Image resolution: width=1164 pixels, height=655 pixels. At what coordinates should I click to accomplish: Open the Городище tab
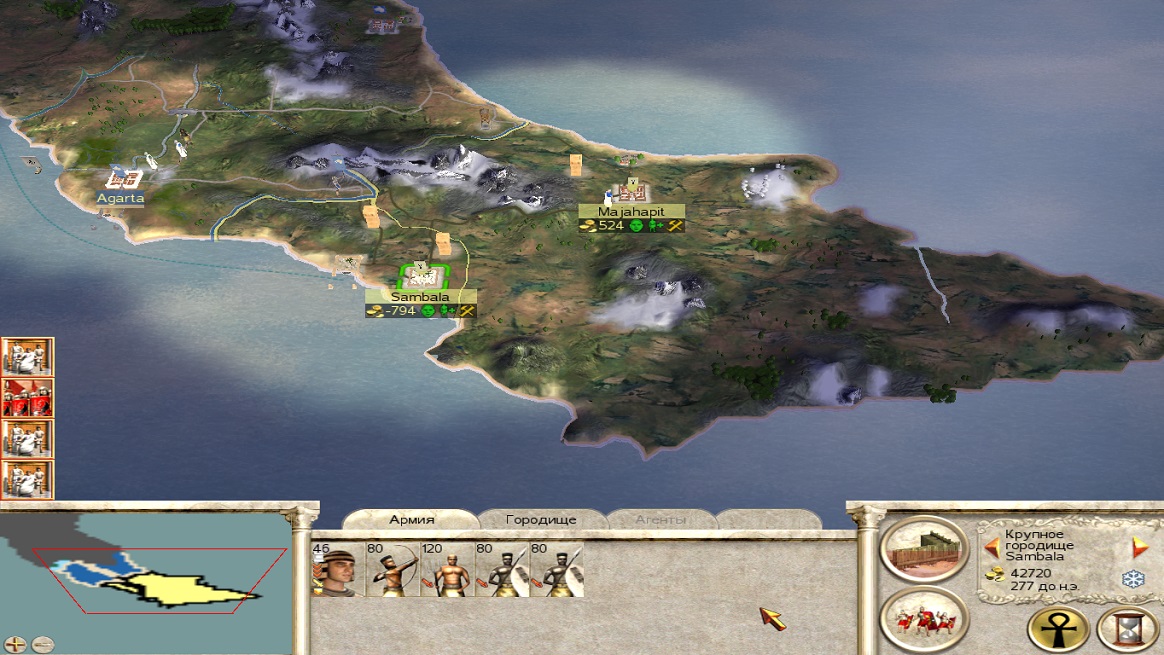[541, 520]
